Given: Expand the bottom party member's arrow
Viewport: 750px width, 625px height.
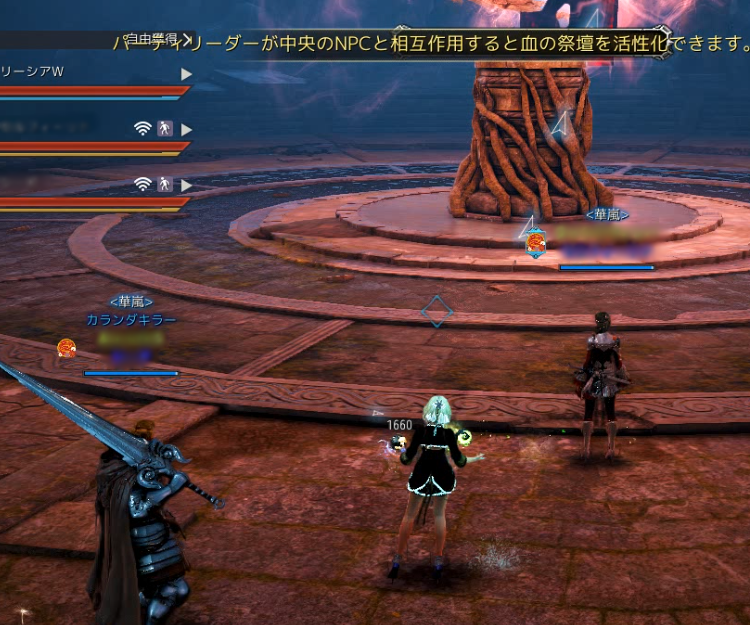Looking at the screenshot, I should coord(186,185).
